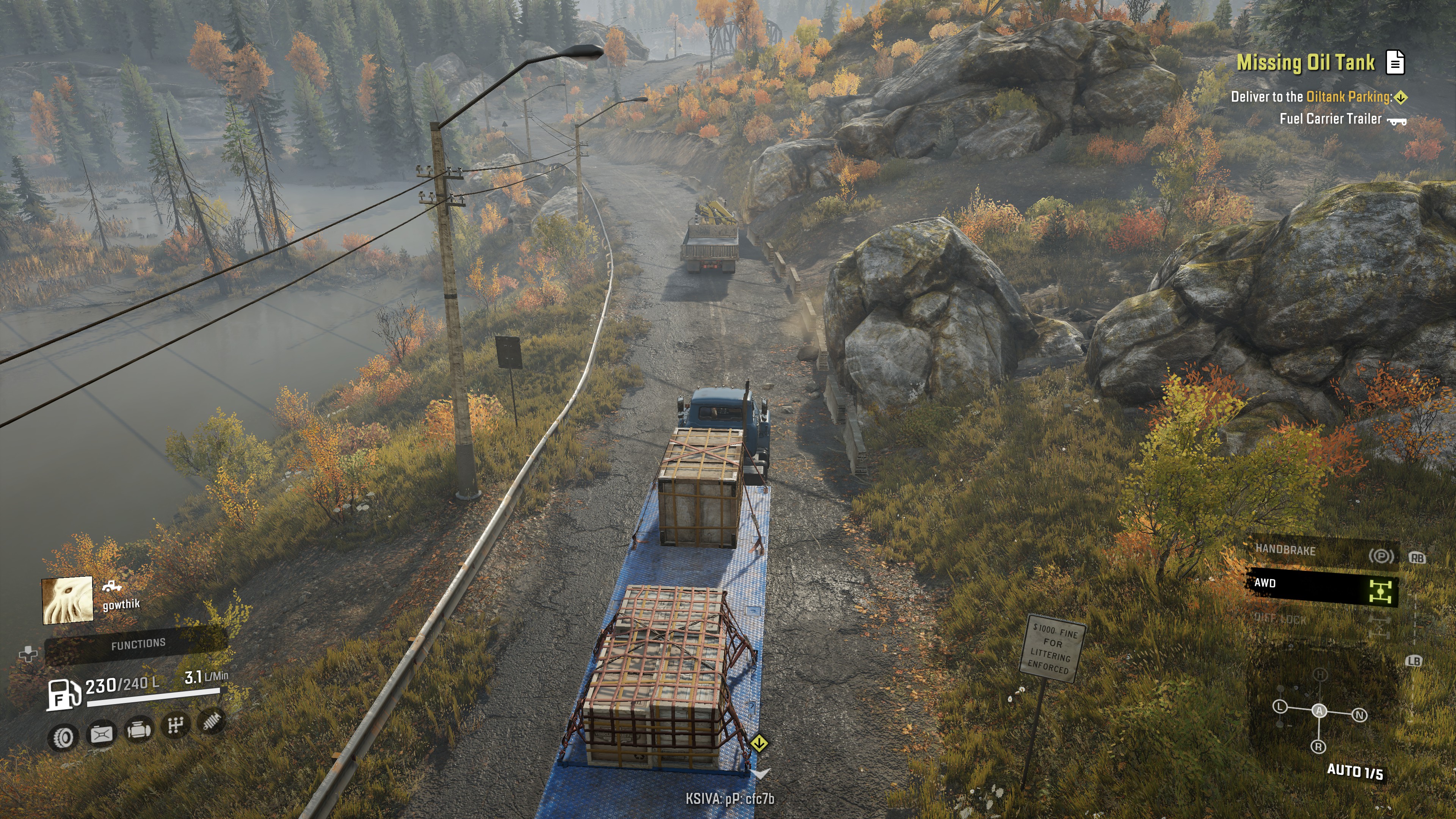Check the gearbox damage icon
Viewport: 1456px width, 819px height.
click(175, 725)
